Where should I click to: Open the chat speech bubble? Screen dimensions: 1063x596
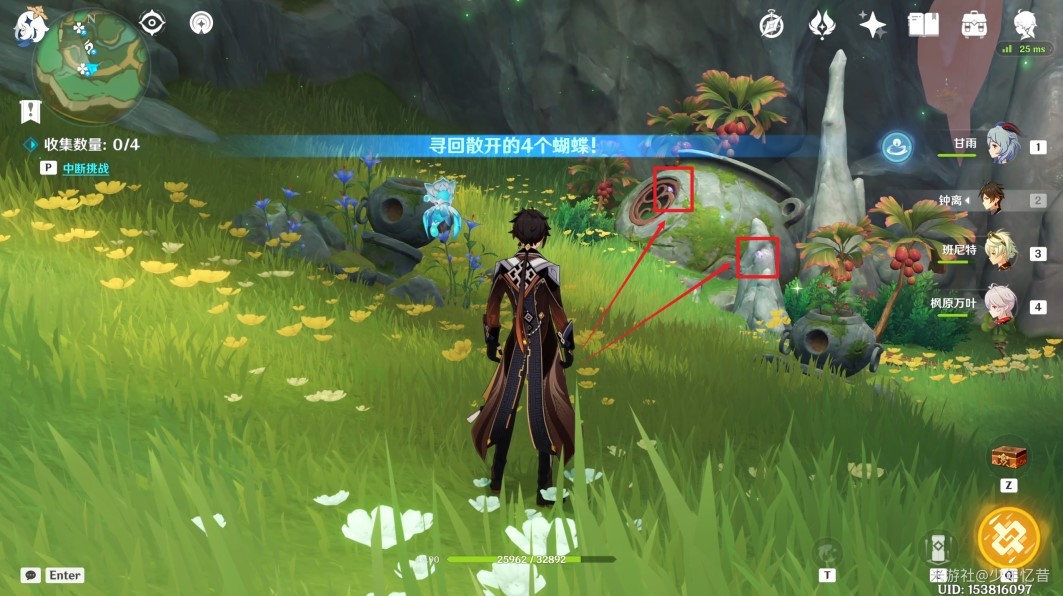[31, 575]
